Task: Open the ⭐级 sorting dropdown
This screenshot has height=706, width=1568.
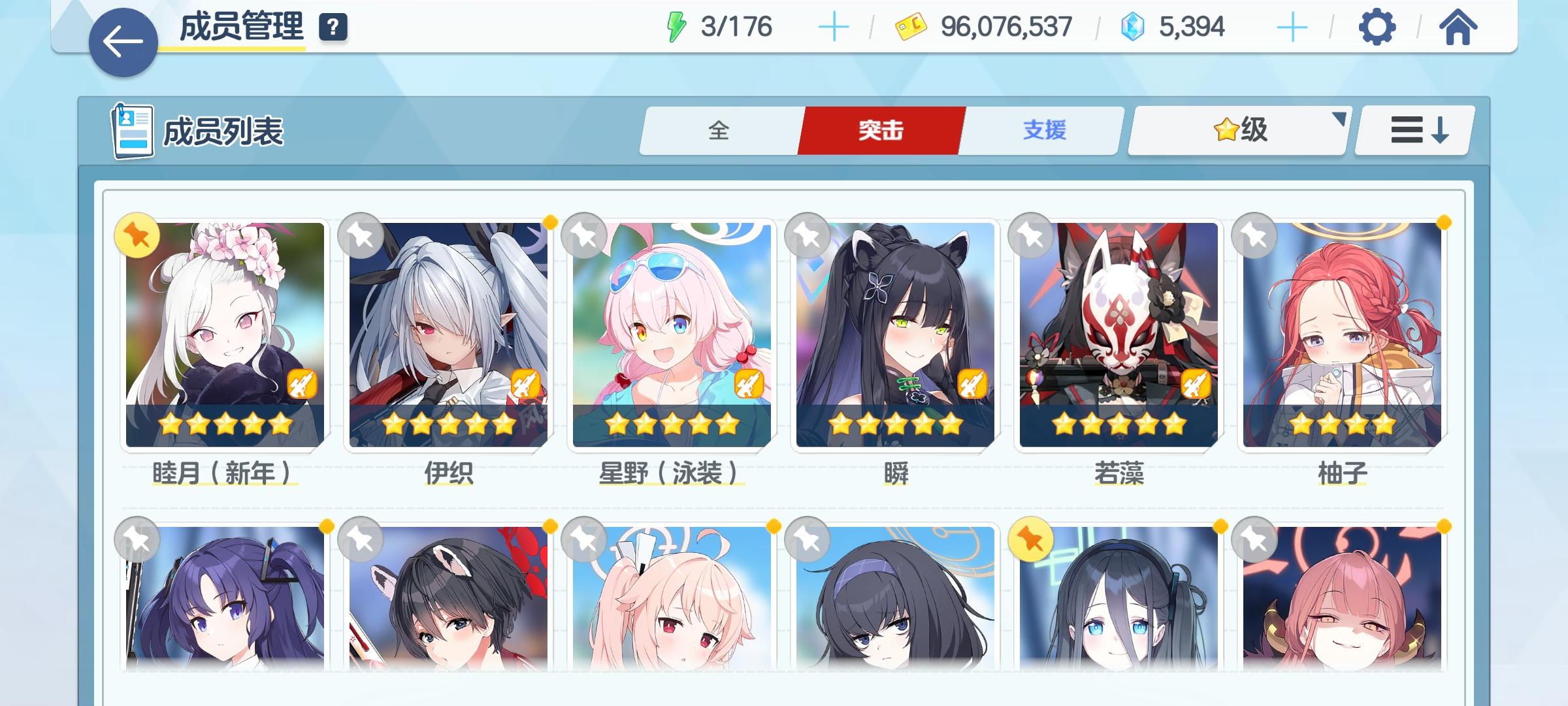Action: click(x=1237, y=131)
